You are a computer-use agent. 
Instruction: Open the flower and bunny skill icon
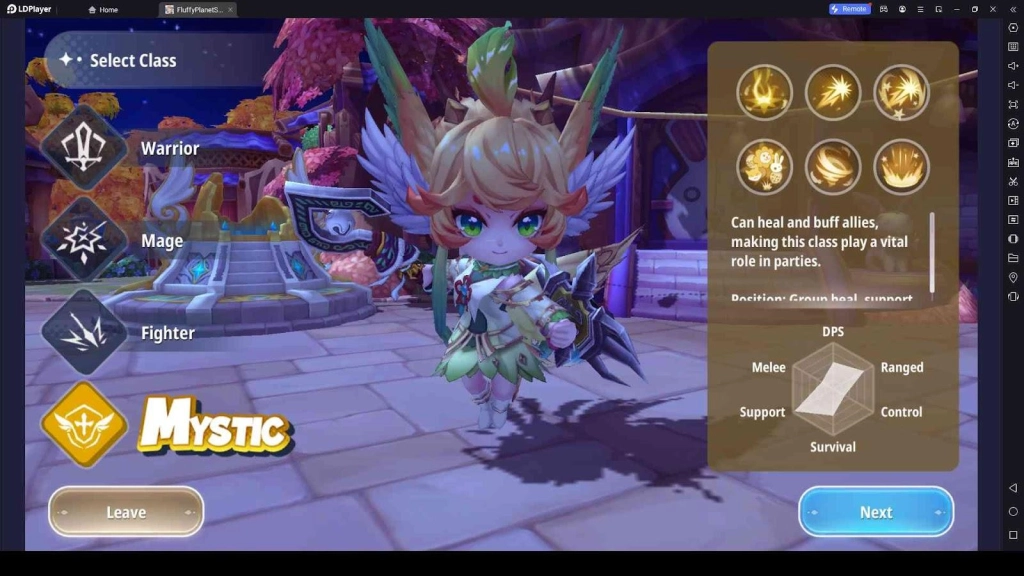(765, 166)
